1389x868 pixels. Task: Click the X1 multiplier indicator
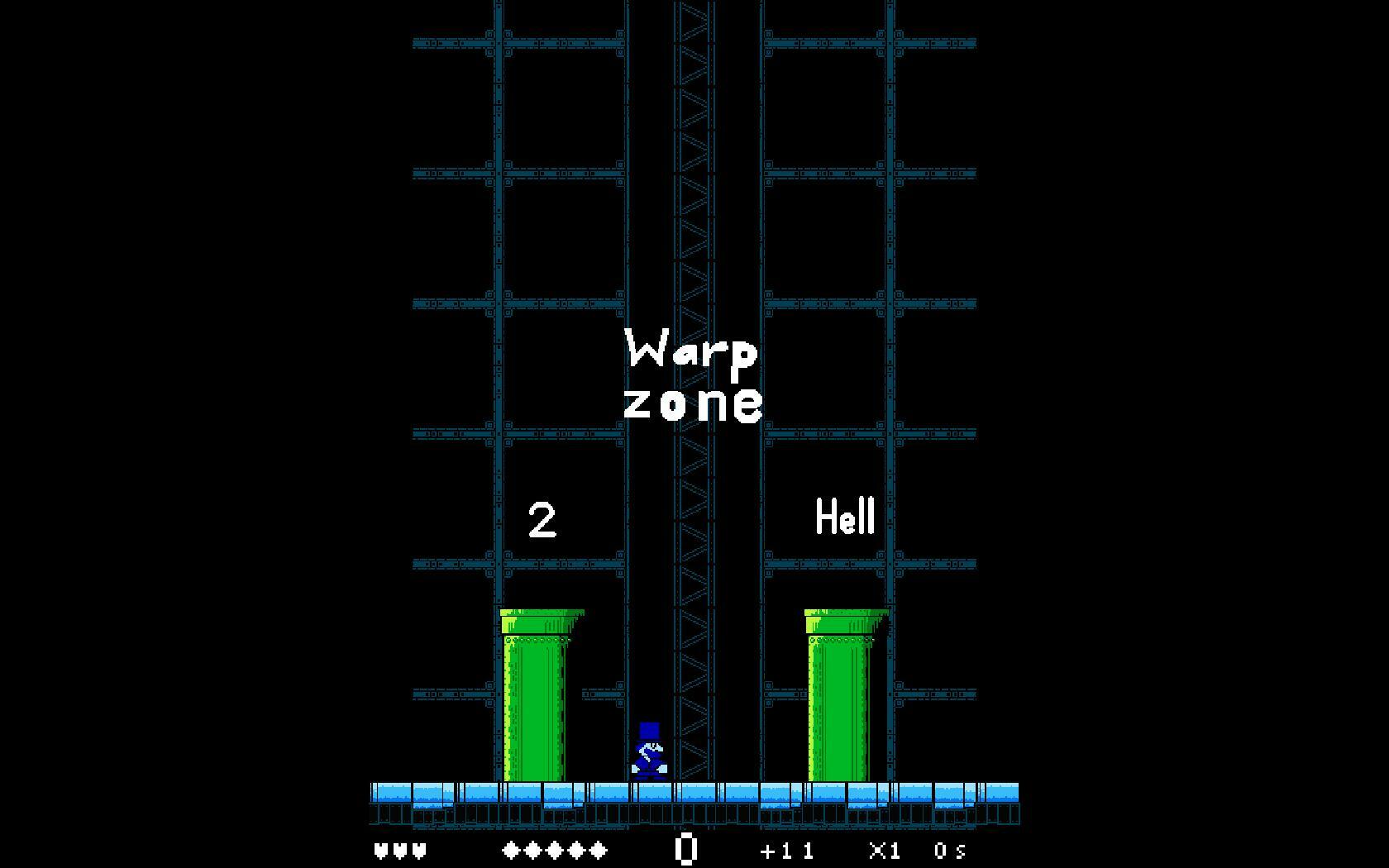point(883,849)
